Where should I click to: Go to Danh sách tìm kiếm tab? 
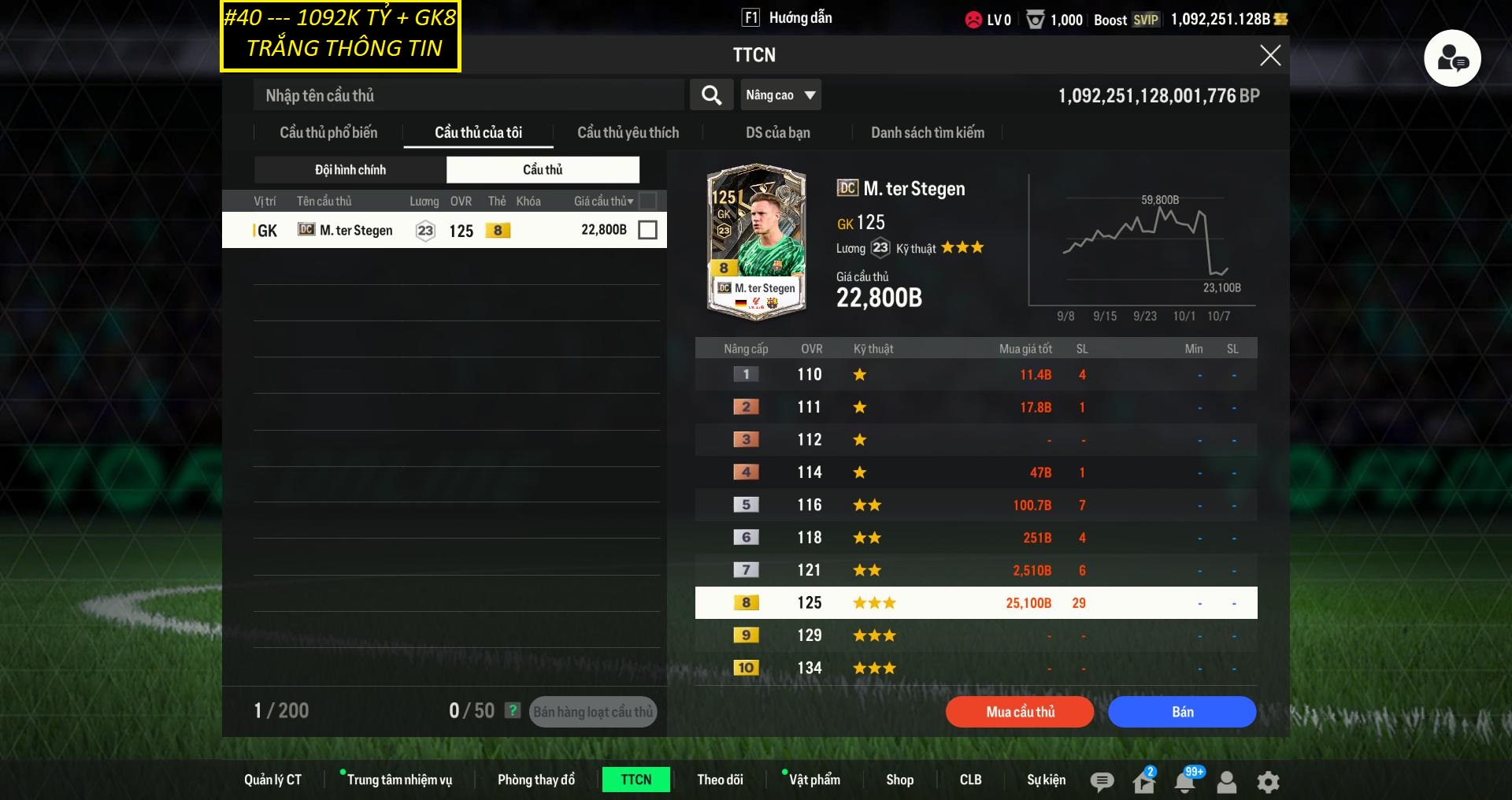(927, 132)
